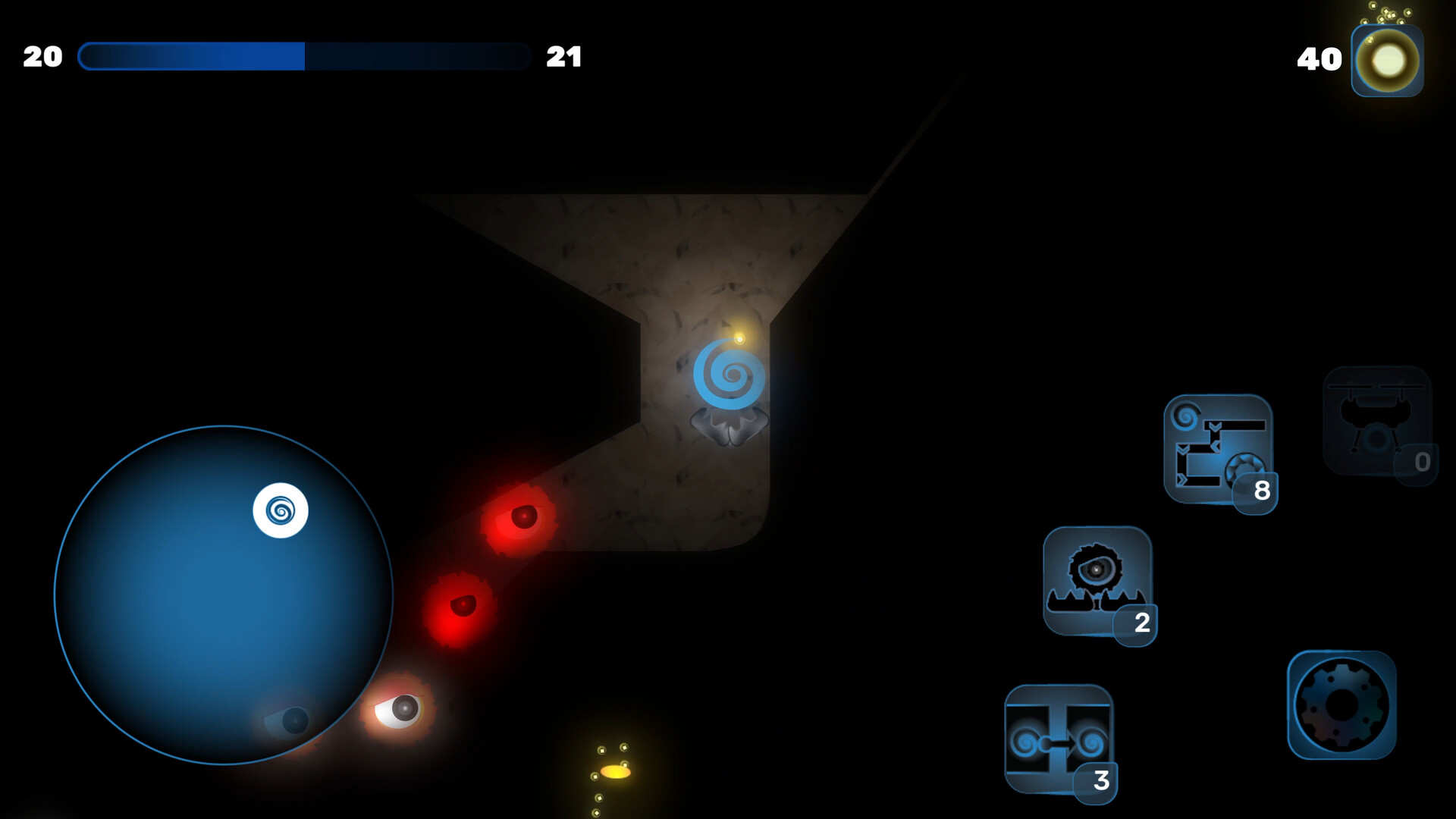Tap the count badge 8 on maze item
This screenshot has width=1456, height=819.
pyautogui.click(x=1260, y=491)
